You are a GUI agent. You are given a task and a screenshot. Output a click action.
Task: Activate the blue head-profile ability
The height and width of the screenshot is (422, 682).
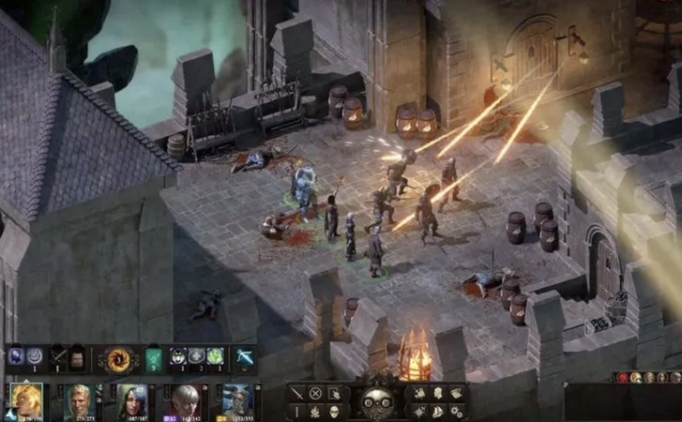16,356
